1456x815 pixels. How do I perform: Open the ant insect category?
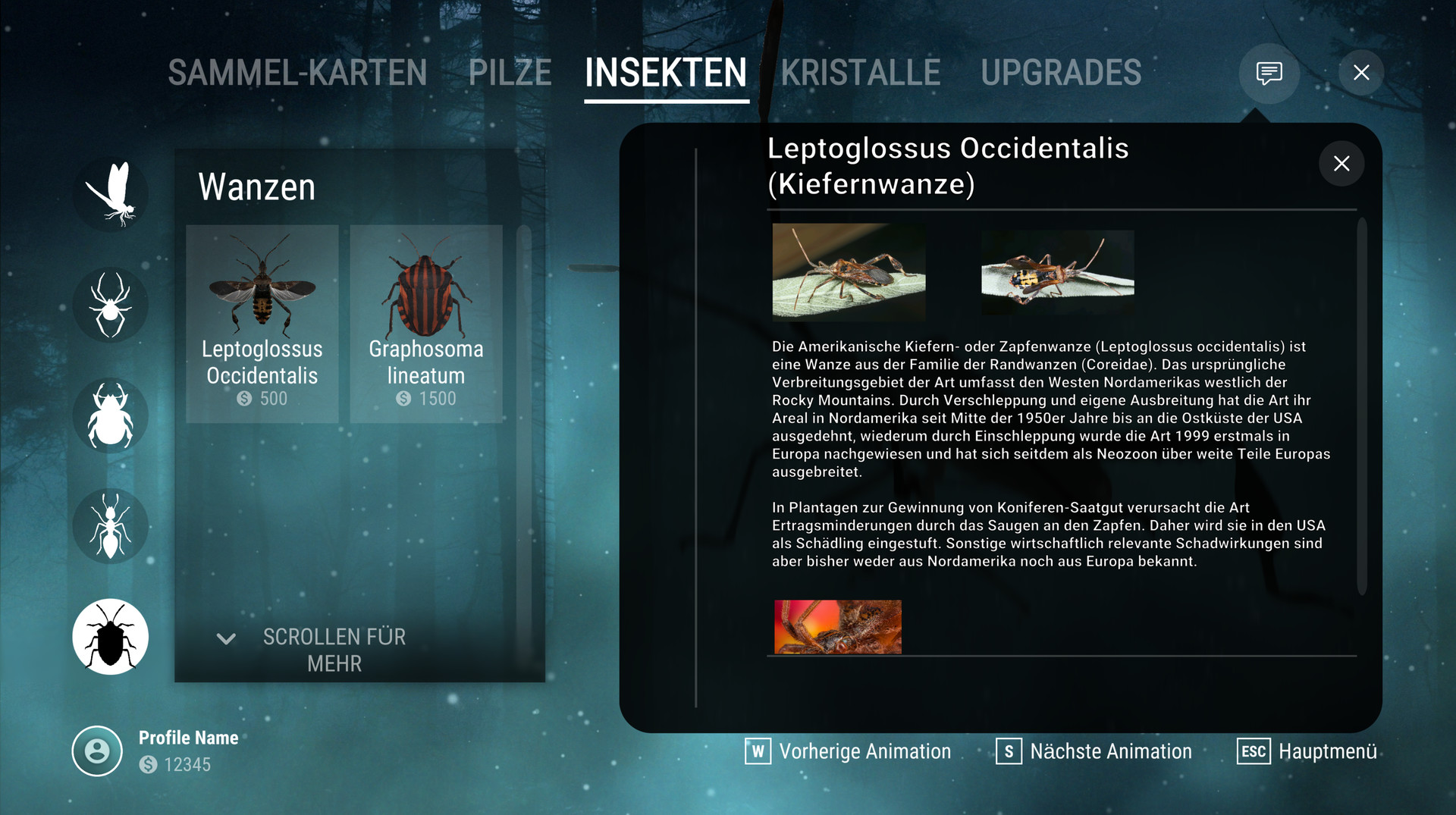pos(111,526)
